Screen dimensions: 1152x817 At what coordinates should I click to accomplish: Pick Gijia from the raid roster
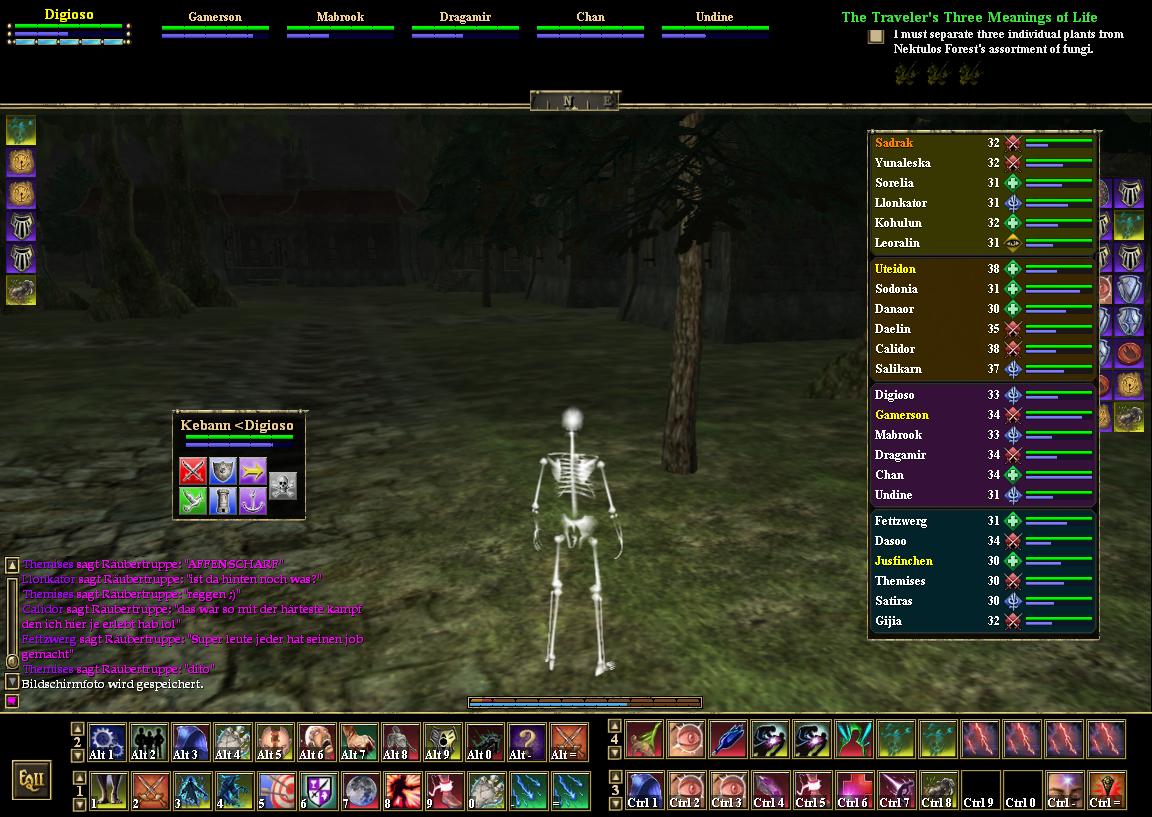pyautogui.click(x=888, y=621)
